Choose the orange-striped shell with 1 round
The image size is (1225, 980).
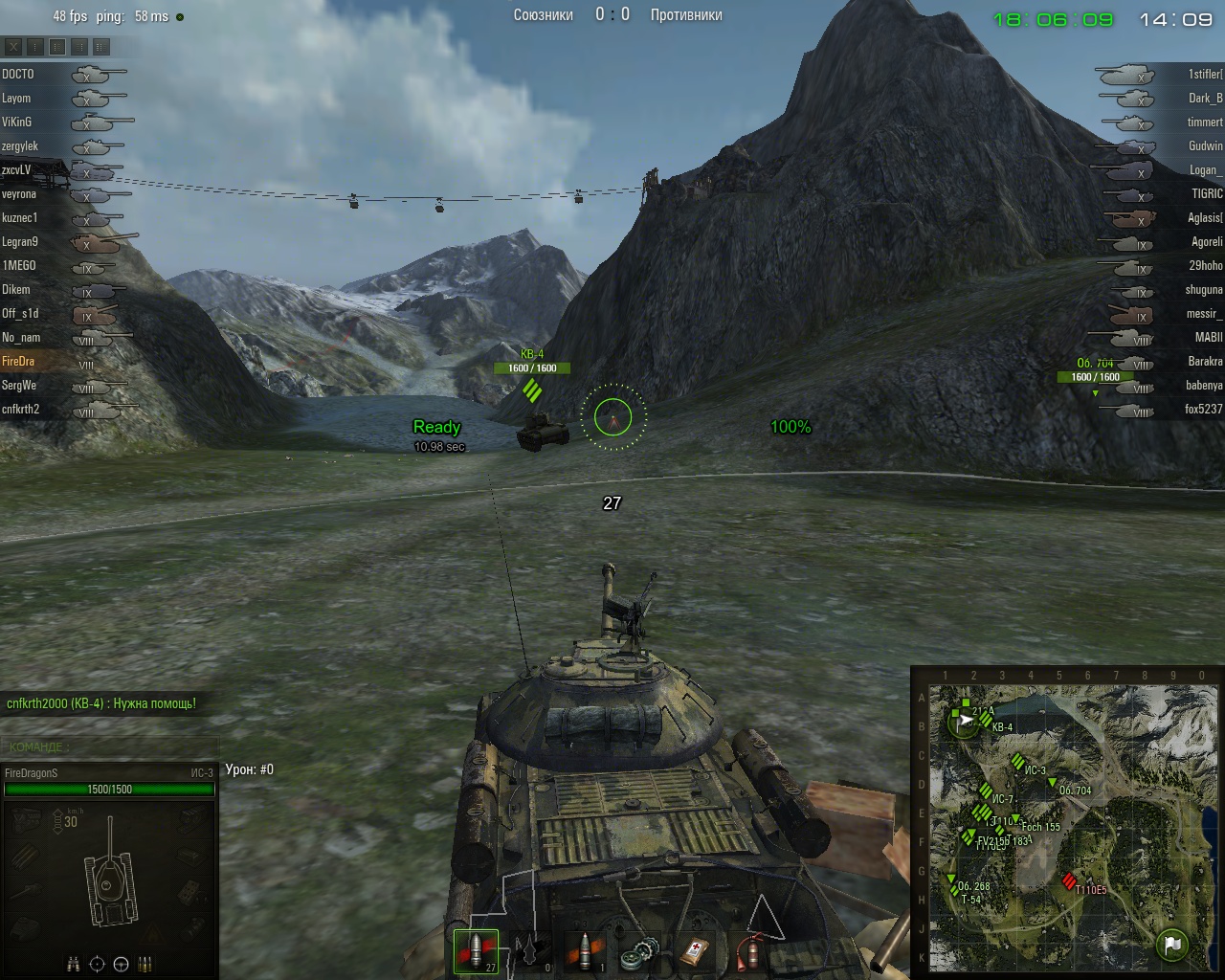[x=586, y=951]
